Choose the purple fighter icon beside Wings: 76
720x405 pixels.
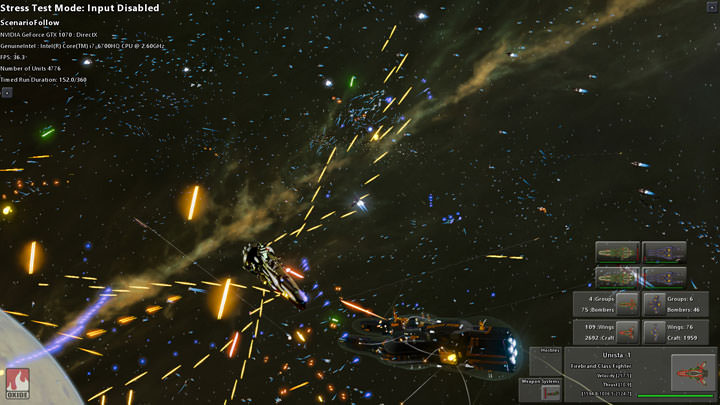pyautogui.click(x=656, y=331)
